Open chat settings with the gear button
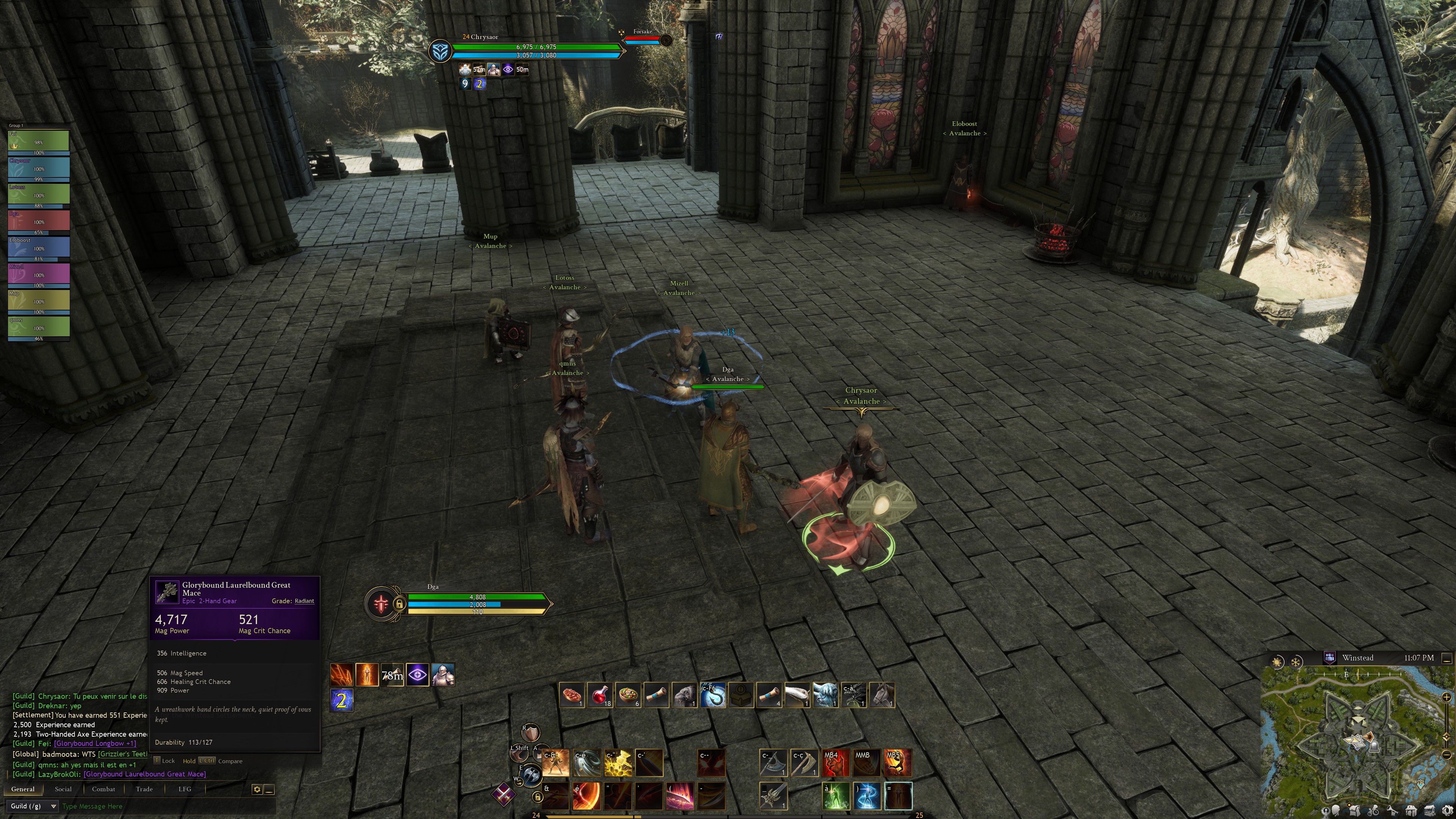The width and height of the screenshot is (1456, 819). 257,789
